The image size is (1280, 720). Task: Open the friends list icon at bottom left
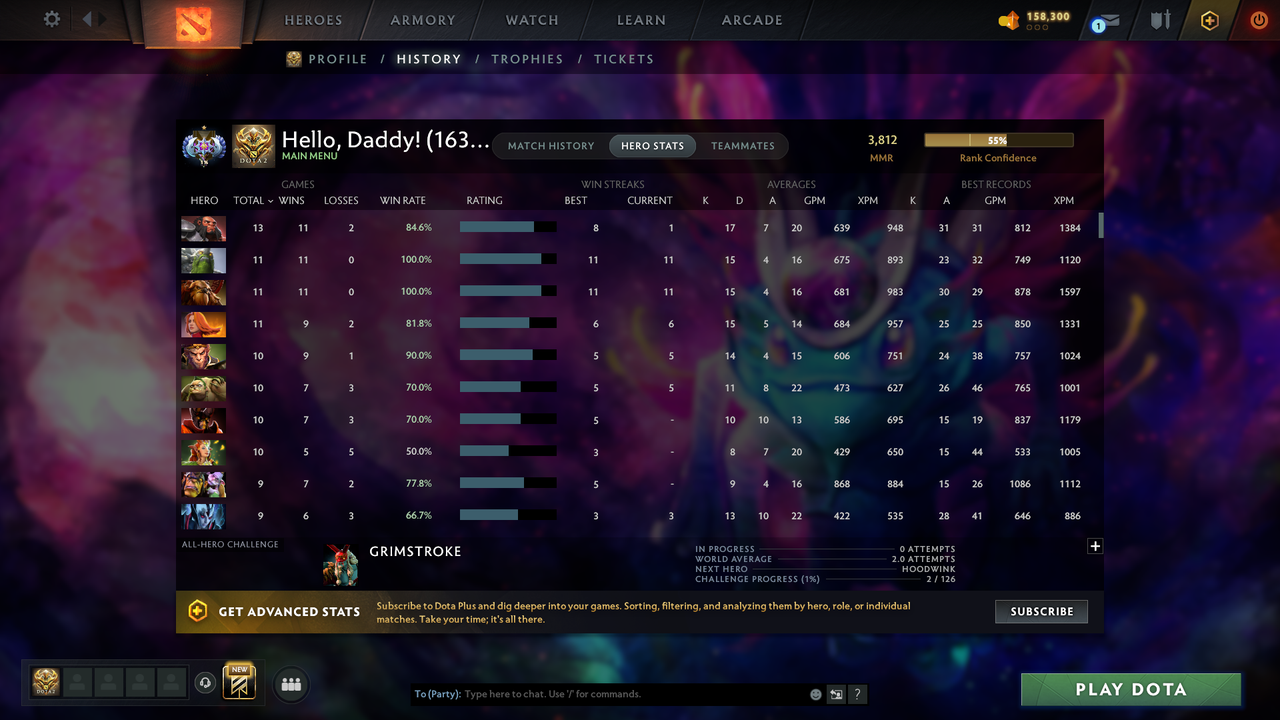[290, 685]
